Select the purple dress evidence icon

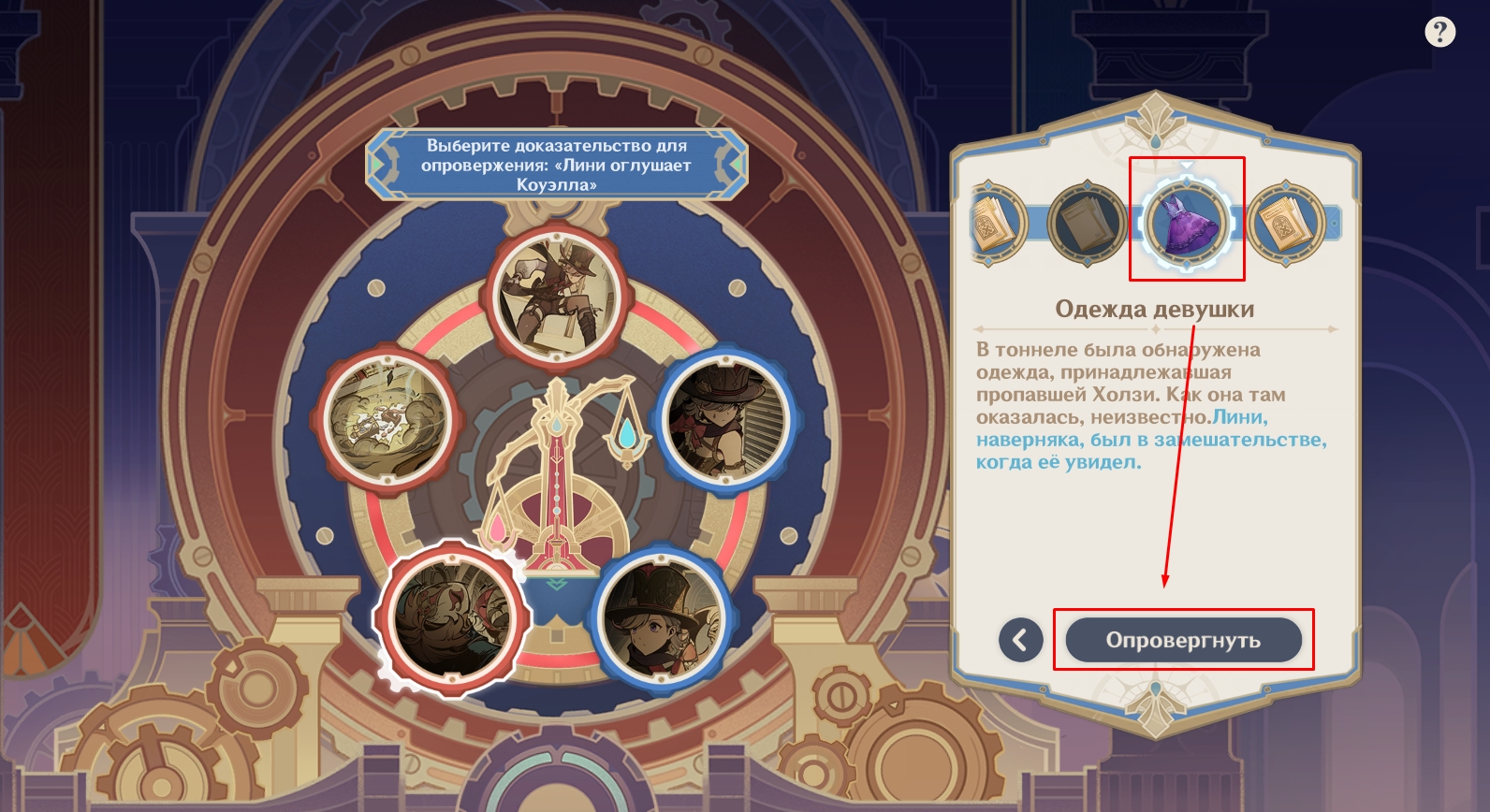[x=1186, y=223]
